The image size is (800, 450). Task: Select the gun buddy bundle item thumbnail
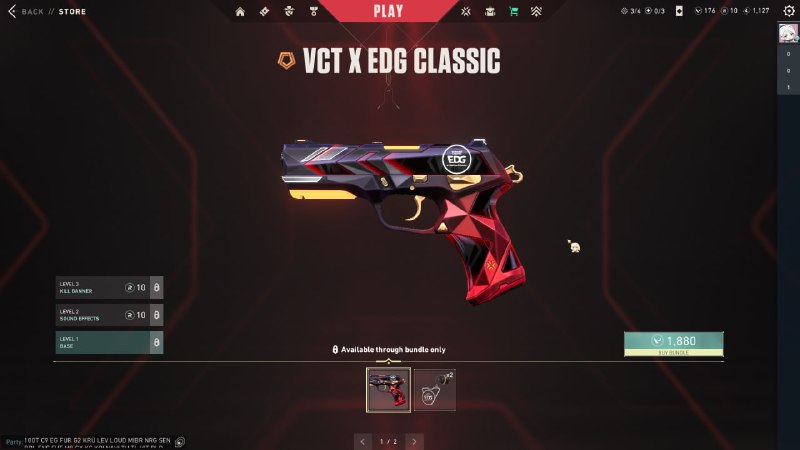435,390
